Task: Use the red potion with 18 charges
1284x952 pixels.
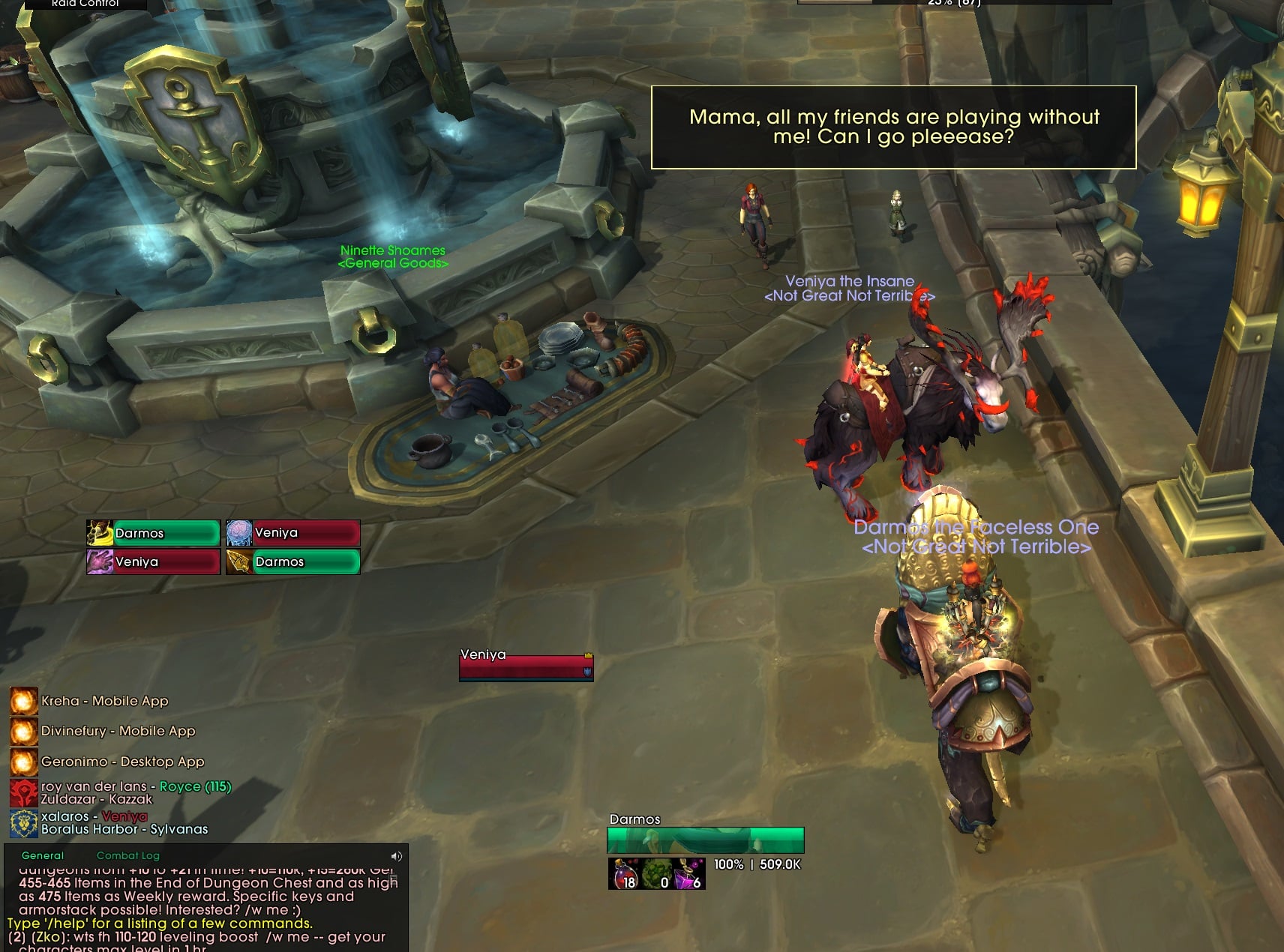Action: click(624, 874)
